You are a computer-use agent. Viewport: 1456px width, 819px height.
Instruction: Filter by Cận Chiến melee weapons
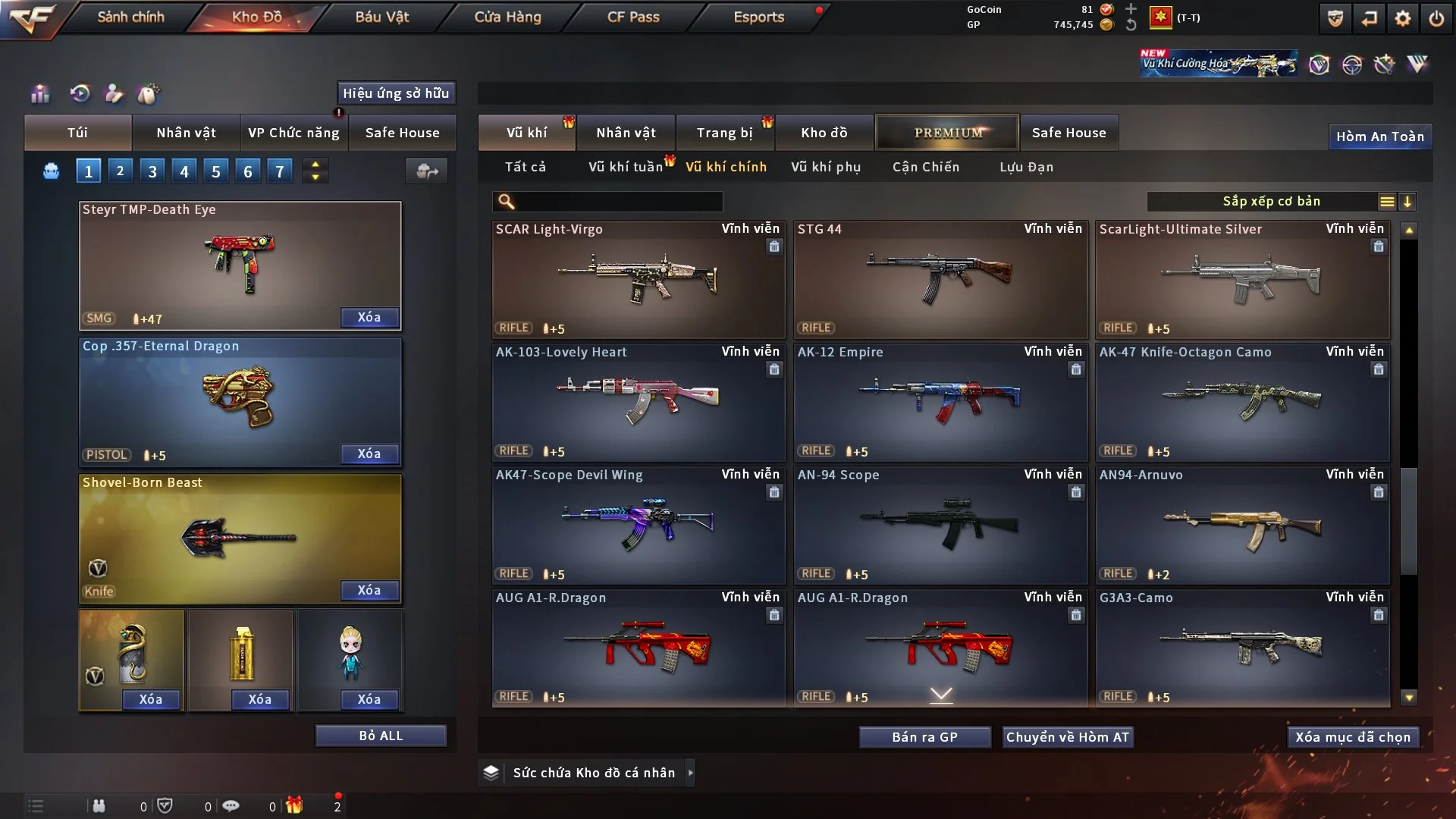pos(926,167)
